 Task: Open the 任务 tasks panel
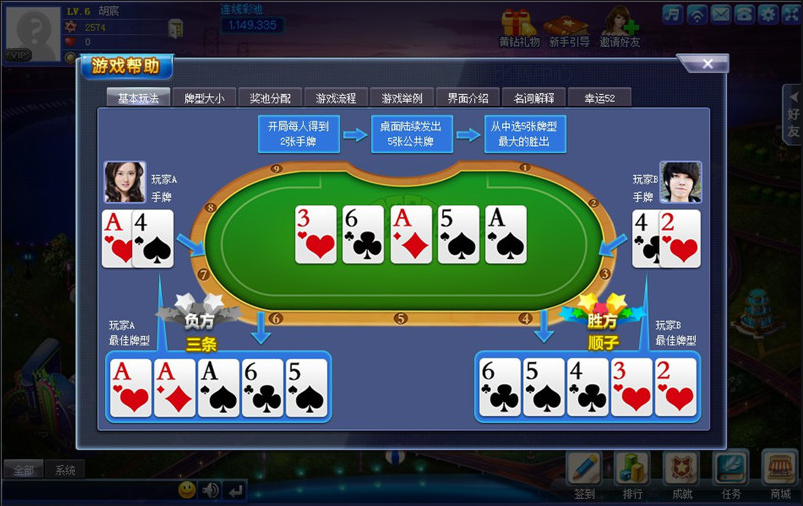[731, 474]
